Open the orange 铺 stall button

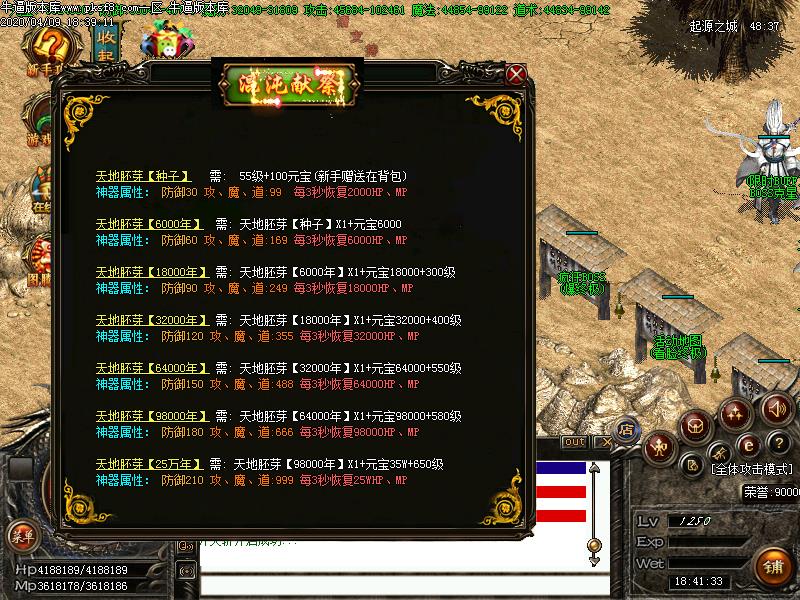[774, 567]
